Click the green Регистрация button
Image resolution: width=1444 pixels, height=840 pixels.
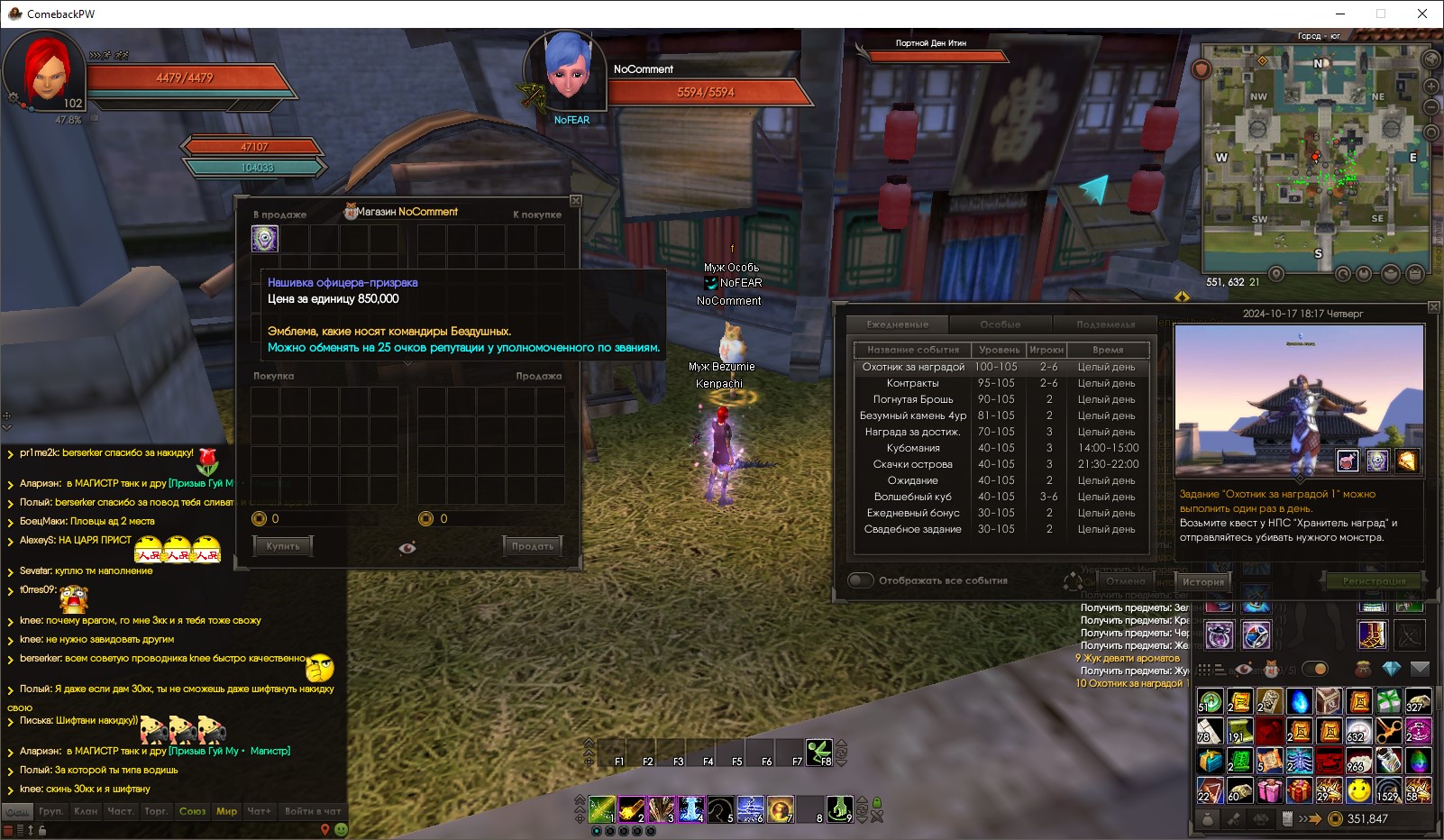click(1374, 581)
